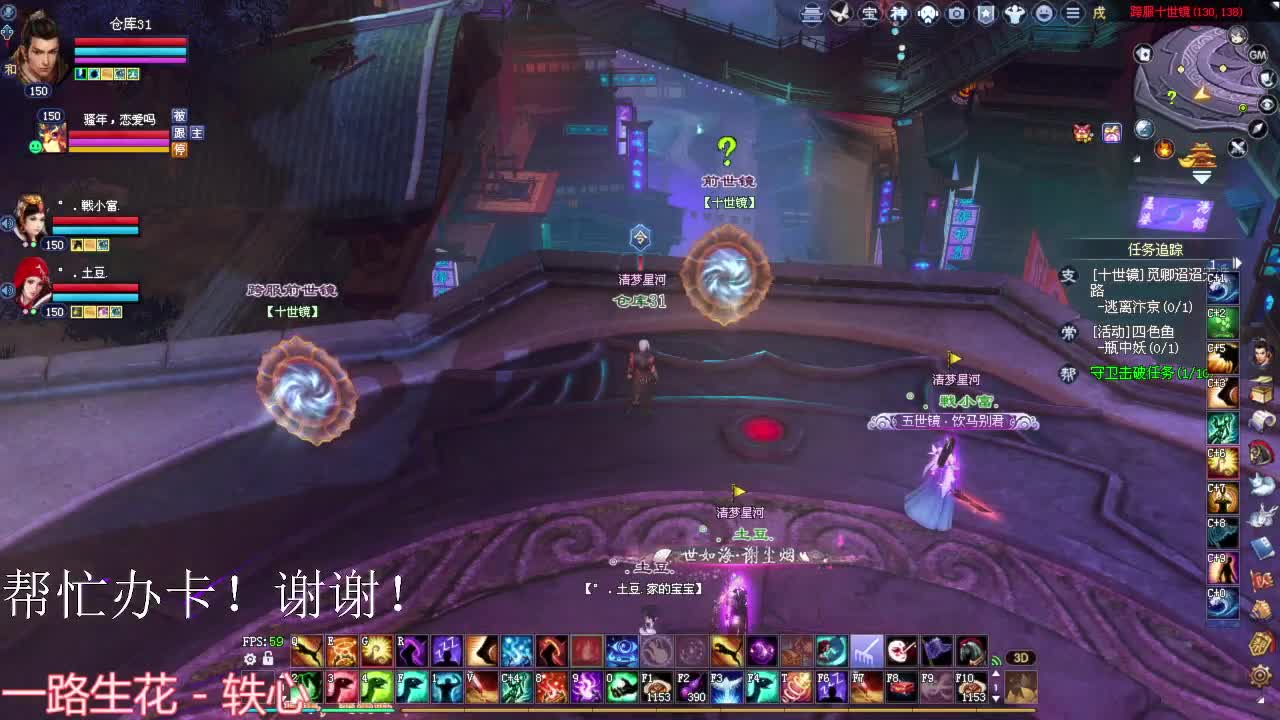Toggle the action bar lock icon near FPS display

point(267,658)
